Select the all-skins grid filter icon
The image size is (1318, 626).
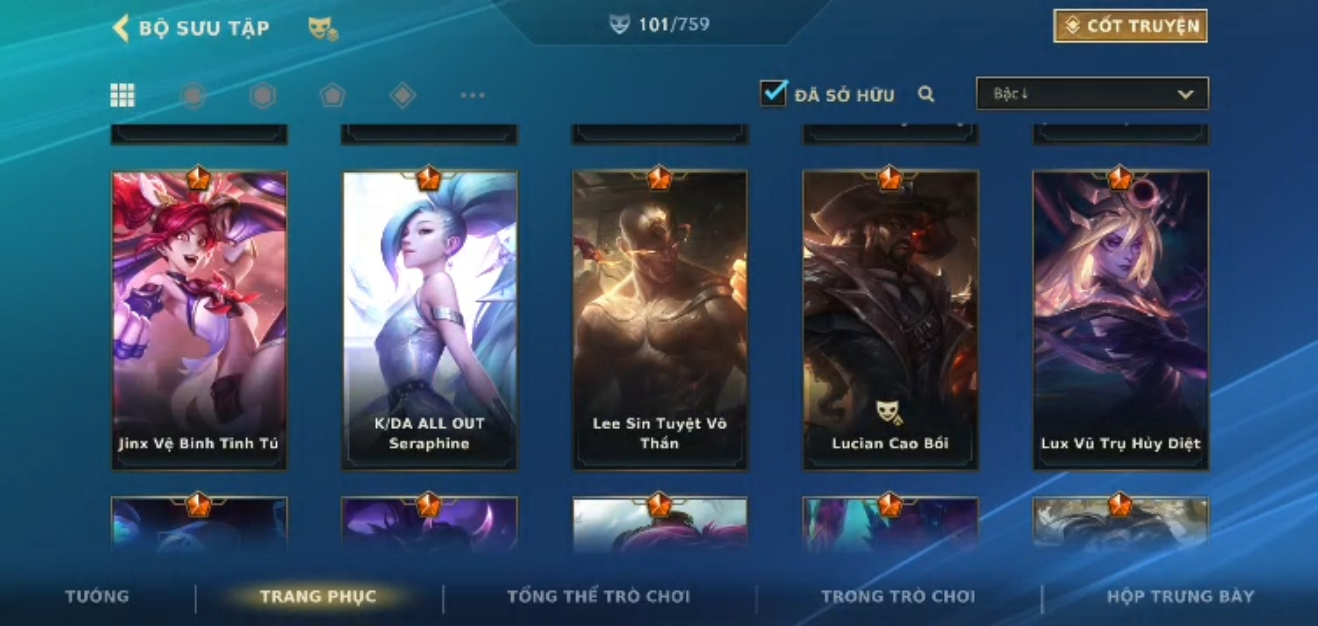coord(122,95)
